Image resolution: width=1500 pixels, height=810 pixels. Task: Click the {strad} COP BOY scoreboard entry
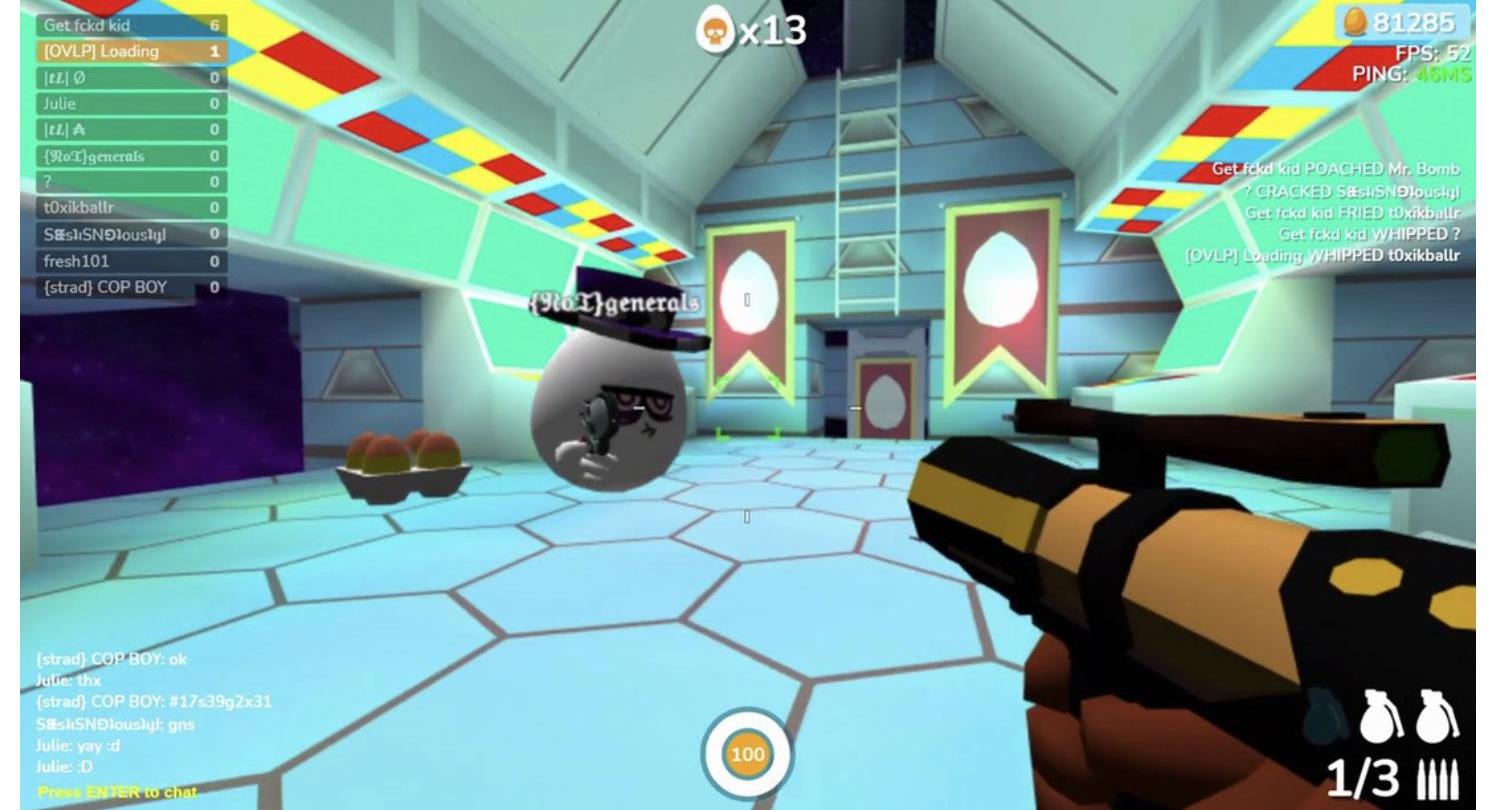(x=130, y=287)
